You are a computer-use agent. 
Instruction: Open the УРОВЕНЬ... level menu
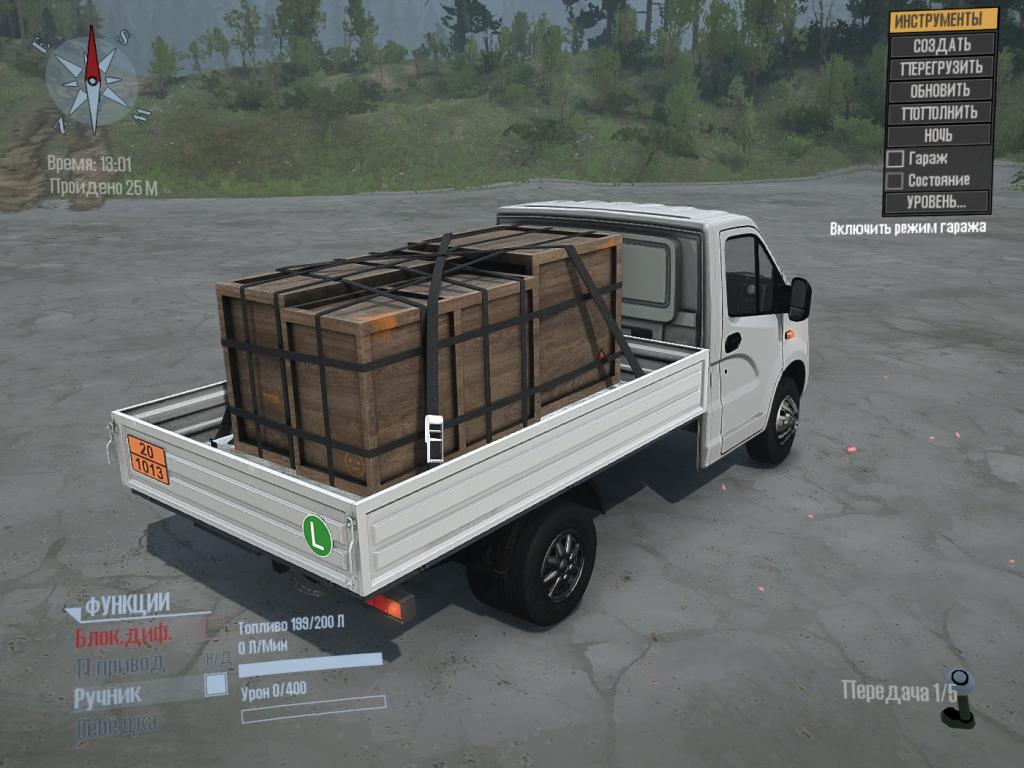(x=936, y=202)
